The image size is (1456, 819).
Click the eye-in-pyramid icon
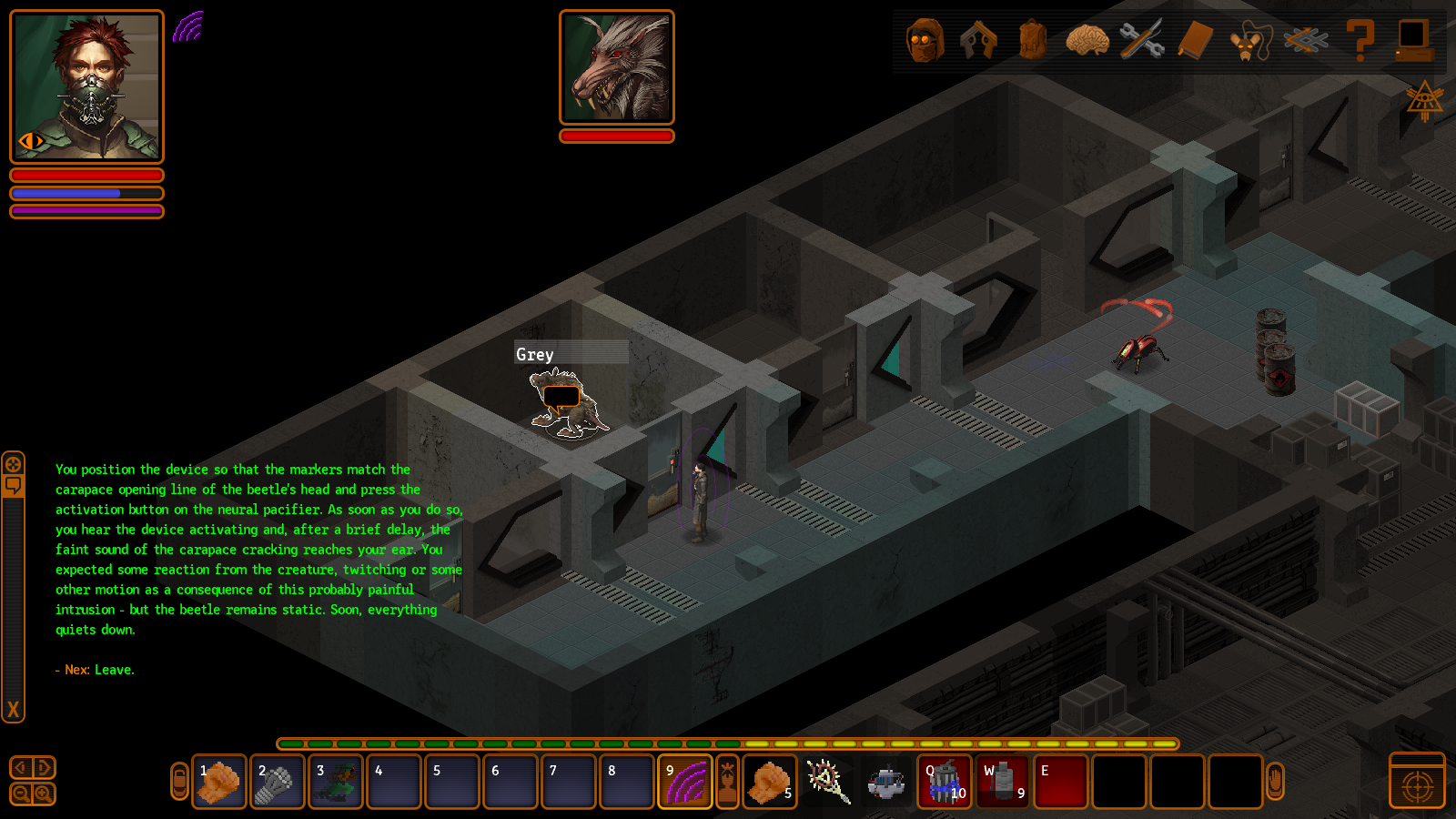[x=1424, y=100]
